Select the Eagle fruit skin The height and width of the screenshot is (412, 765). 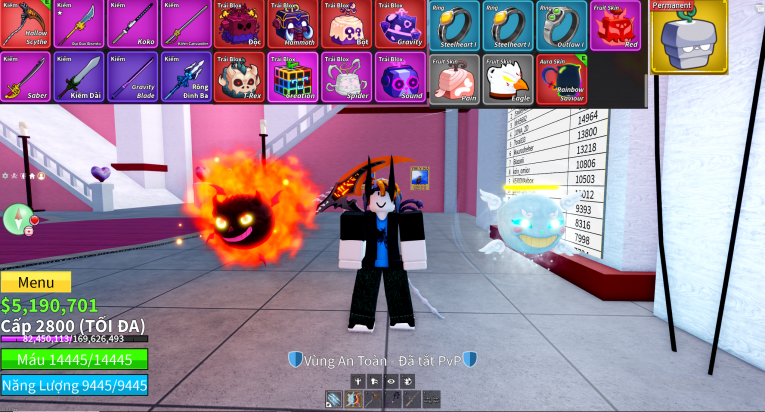tap(508, 79)
